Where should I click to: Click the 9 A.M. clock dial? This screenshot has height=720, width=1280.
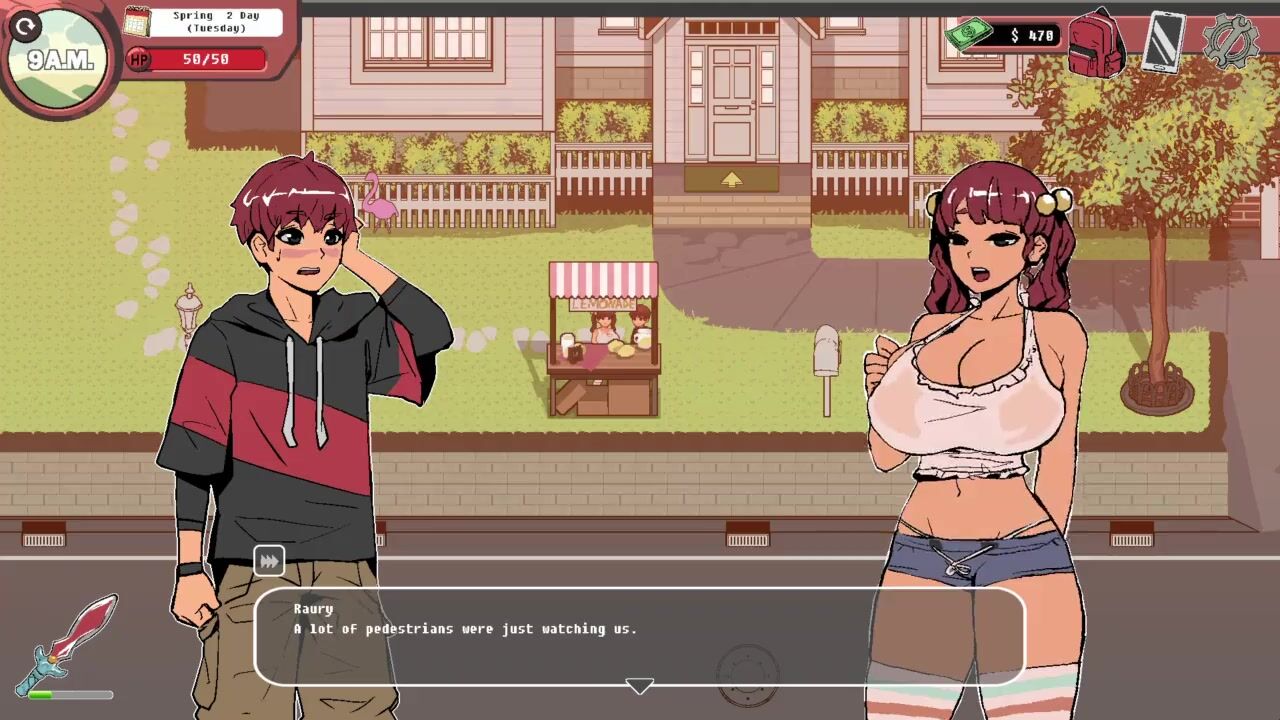(x=62, y=62)
